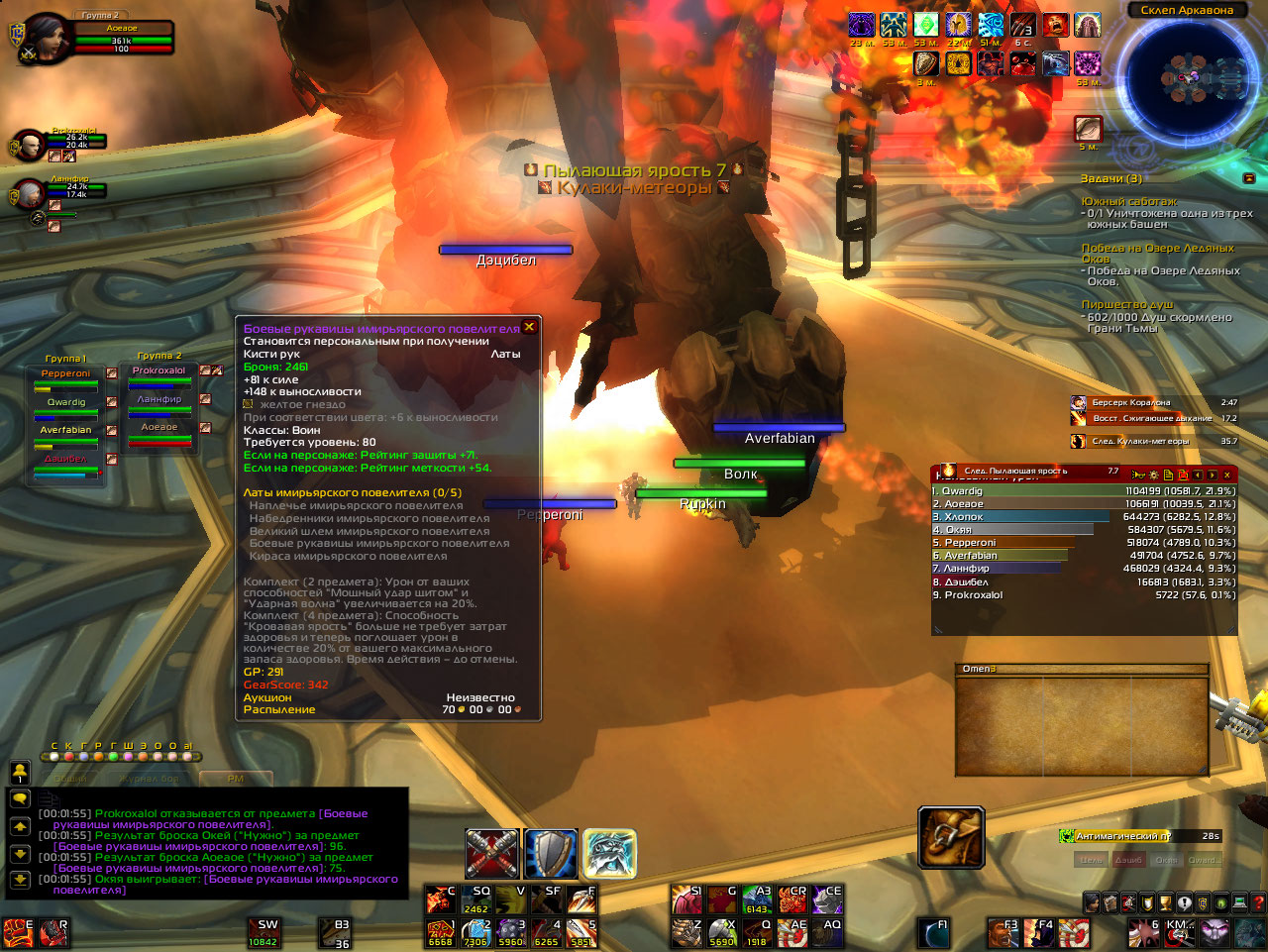The image size is (1268, 952).
Task: Collapse the Задачи quest tracker
Action: (1248, 178)
